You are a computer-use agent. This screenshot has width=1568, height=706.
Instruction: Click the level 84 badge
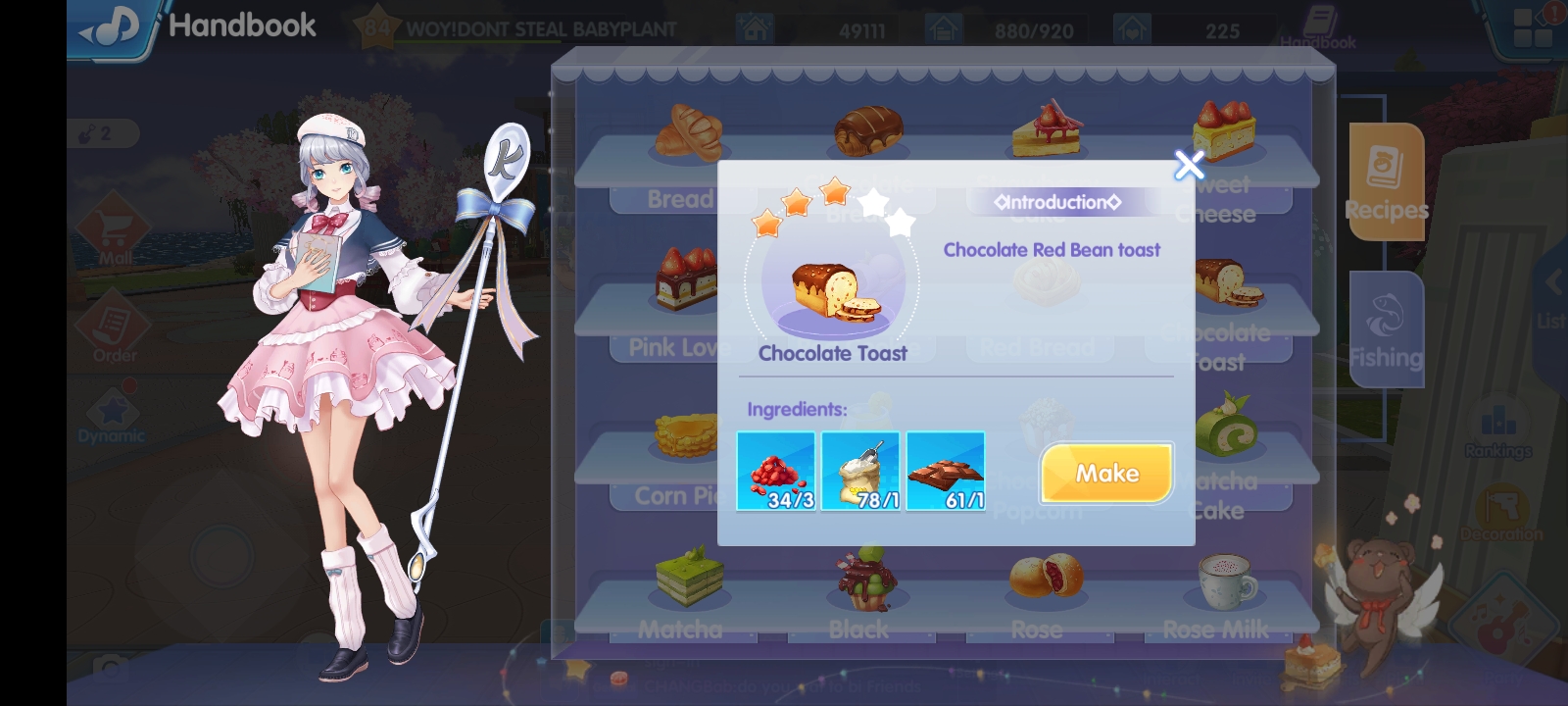(x=377, y=26)
